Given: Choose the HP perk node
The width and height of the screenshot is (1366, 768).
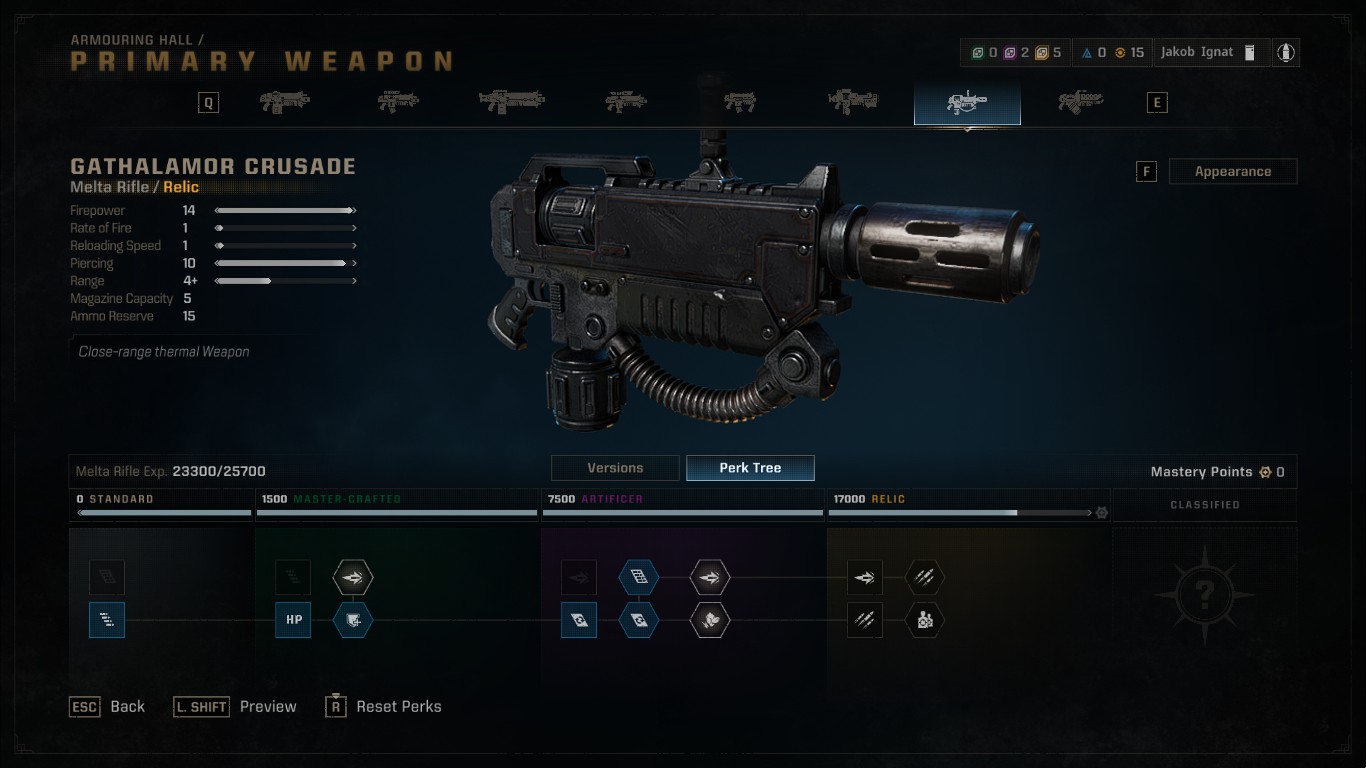Looking at the screenshot, I should (x=294, y=620).
